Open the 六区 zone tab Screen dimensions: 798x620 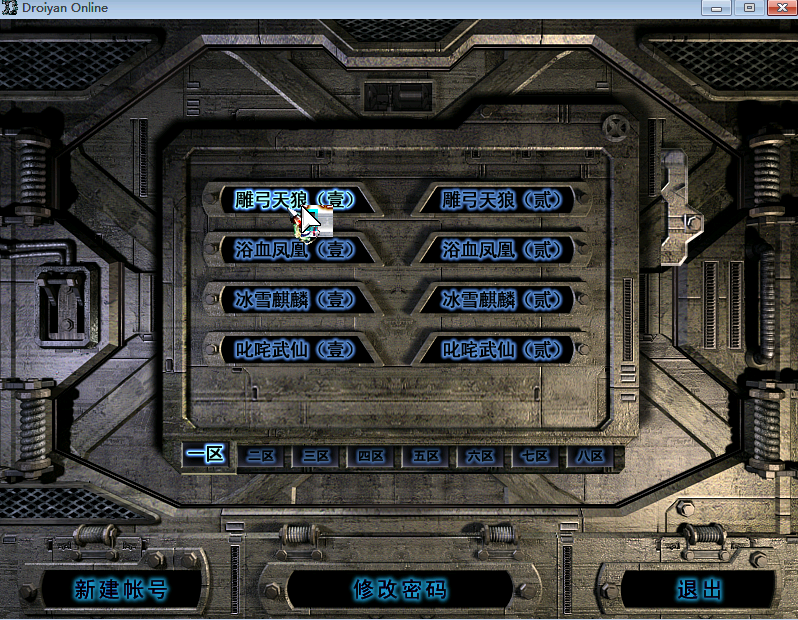pos(481,456)
